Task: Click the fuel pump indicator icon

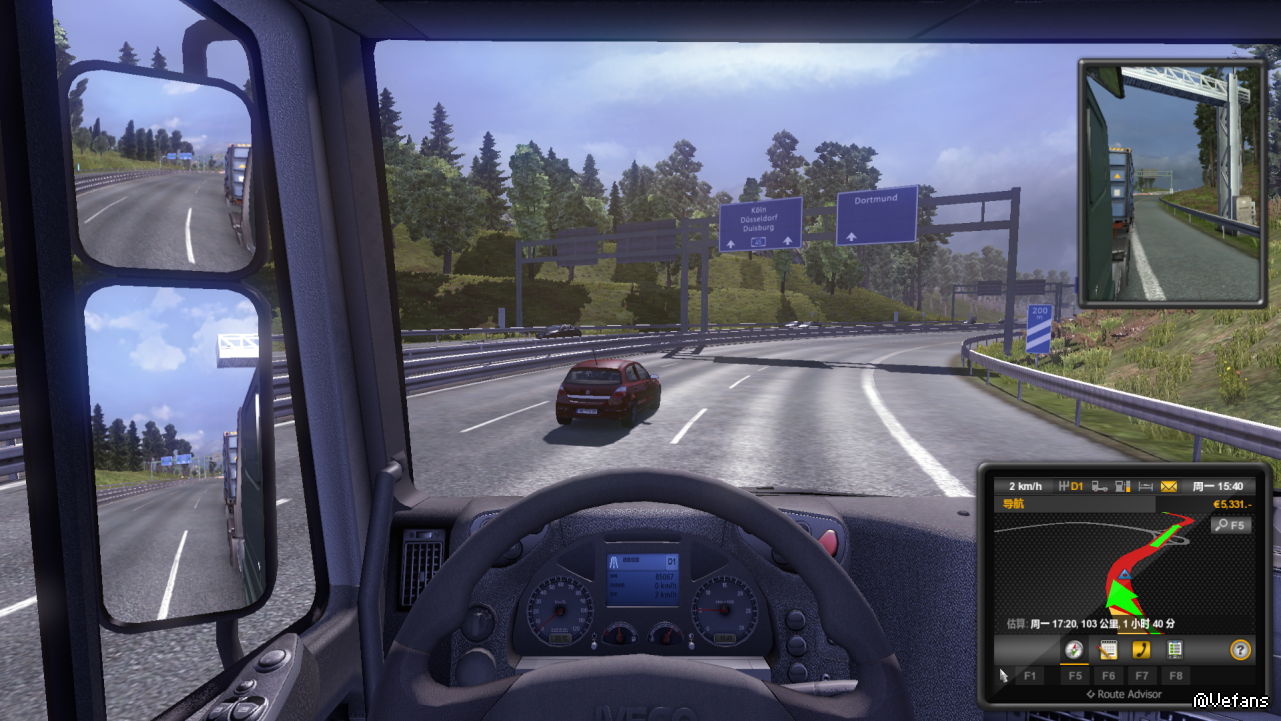Action: [x=1123, y=487]
